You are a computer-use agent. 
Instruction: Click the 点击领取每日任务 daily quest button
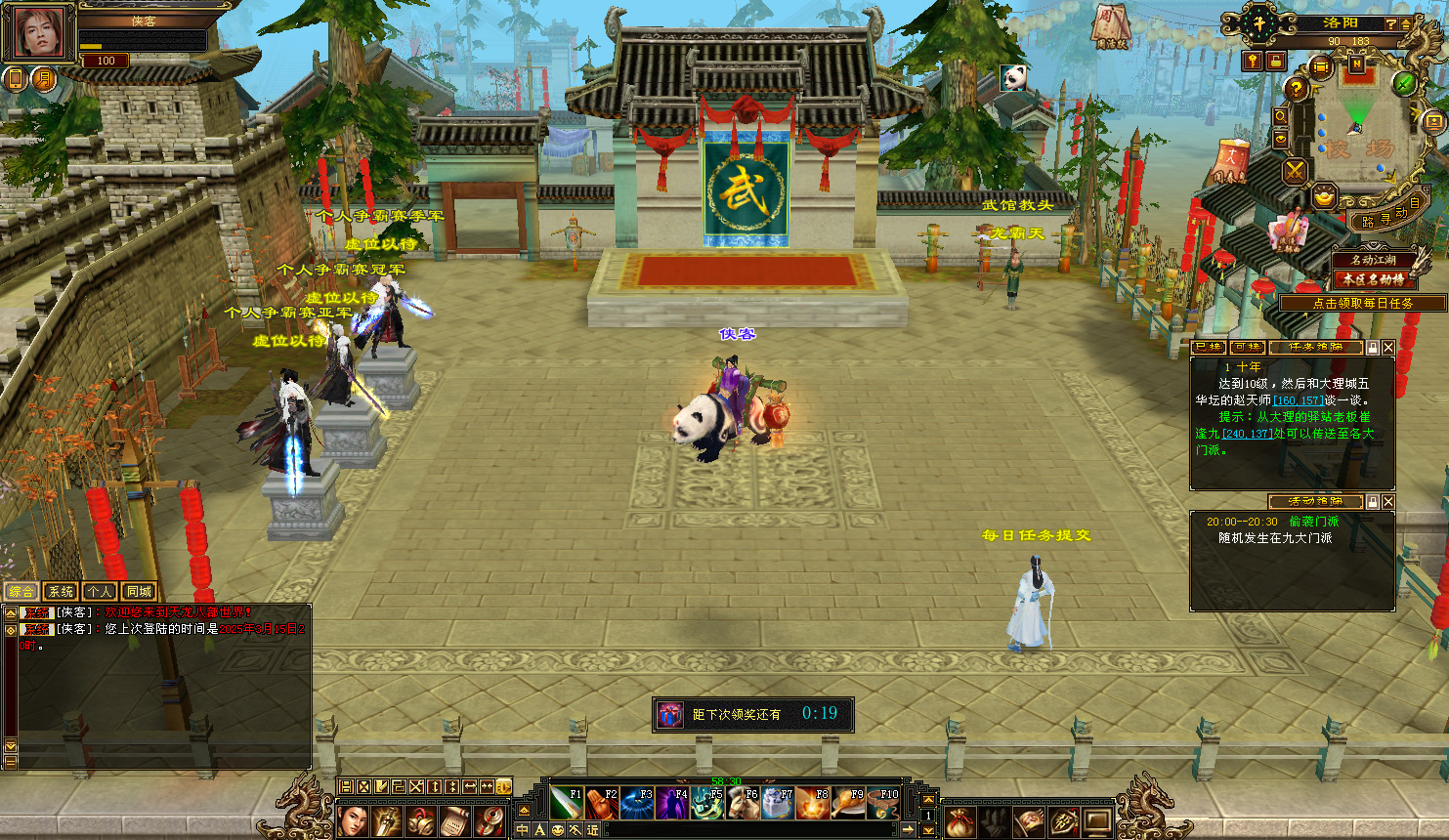[1362, 304]
